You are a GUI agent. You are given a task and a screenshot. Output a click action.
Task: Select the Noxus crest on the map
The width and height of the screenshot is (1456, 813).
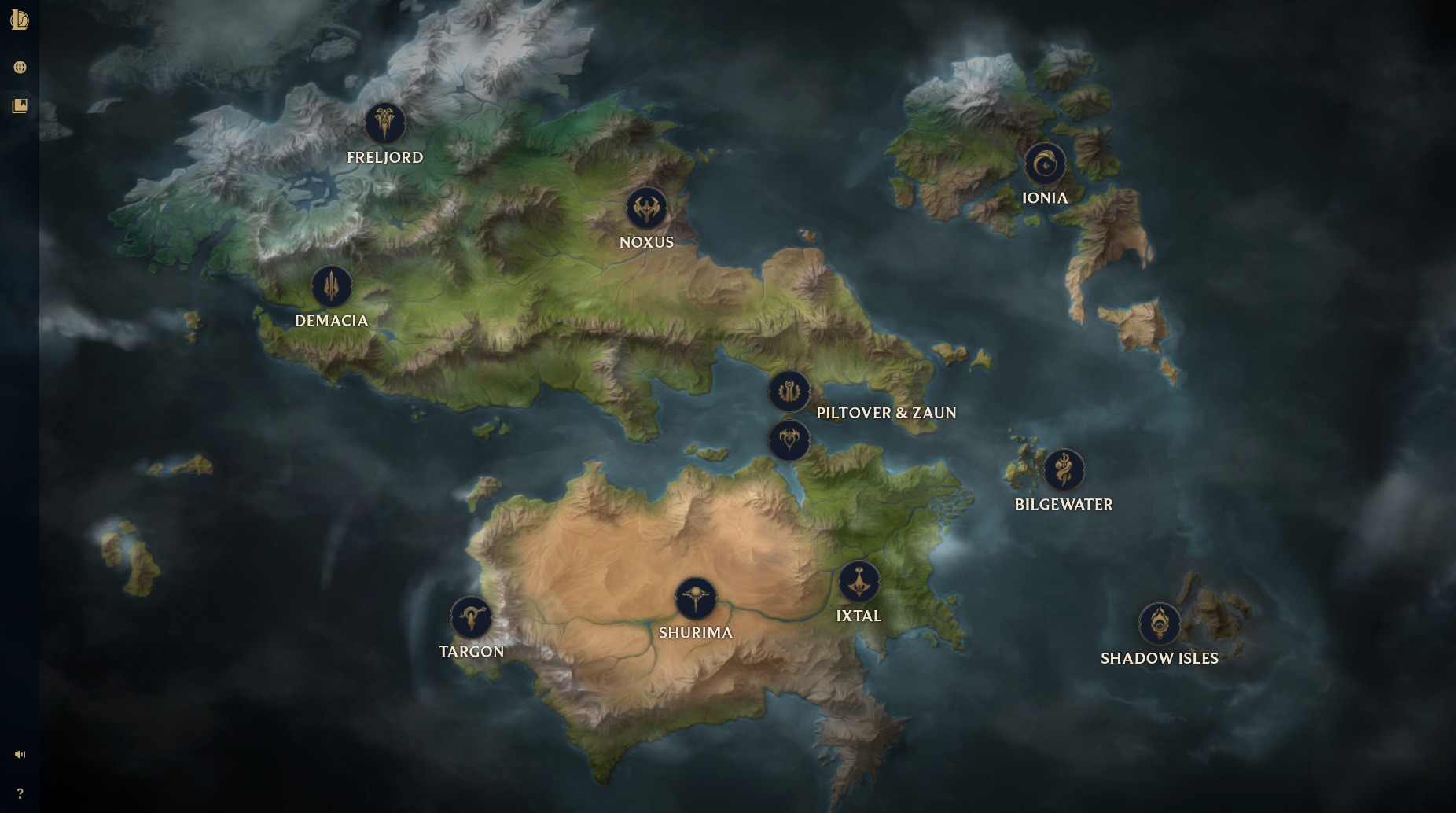click(646, 208)
